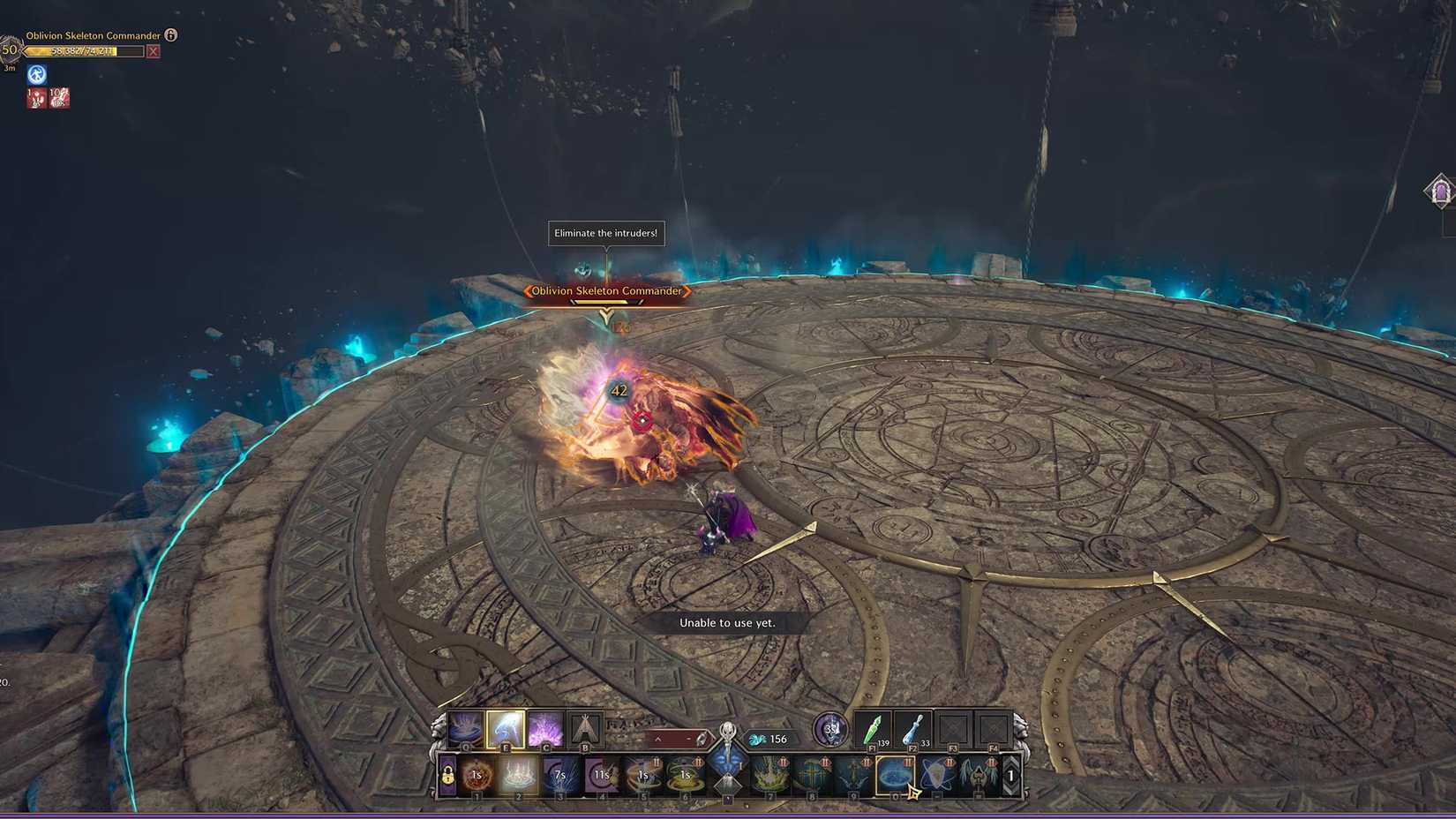The image size is (1456, 819).
Task: Dismiss the boss bar with the red X
Action: [154, 51]
